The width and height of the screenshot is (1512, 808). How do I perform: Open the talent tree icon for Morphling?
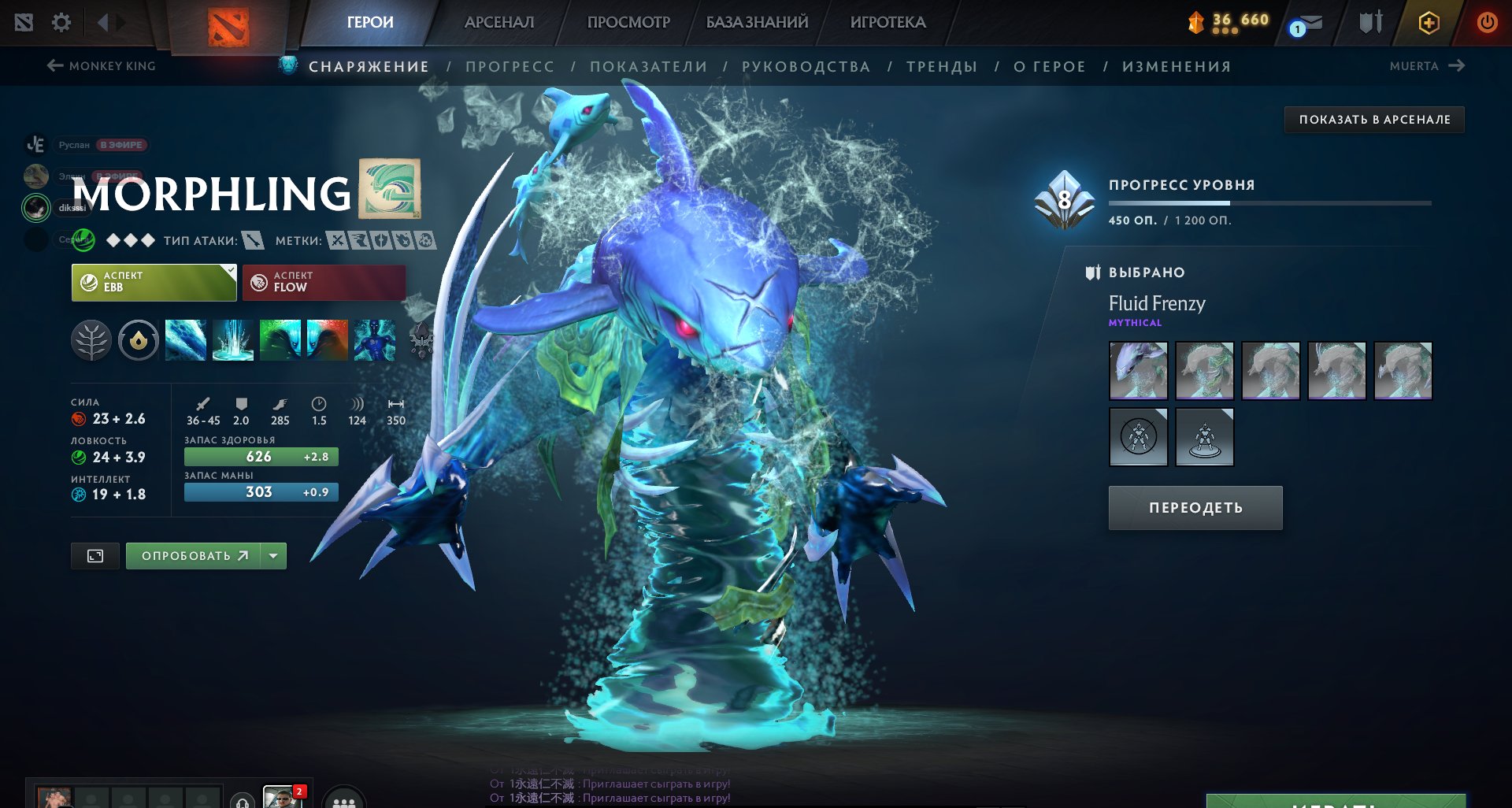(x=93, y=341)
